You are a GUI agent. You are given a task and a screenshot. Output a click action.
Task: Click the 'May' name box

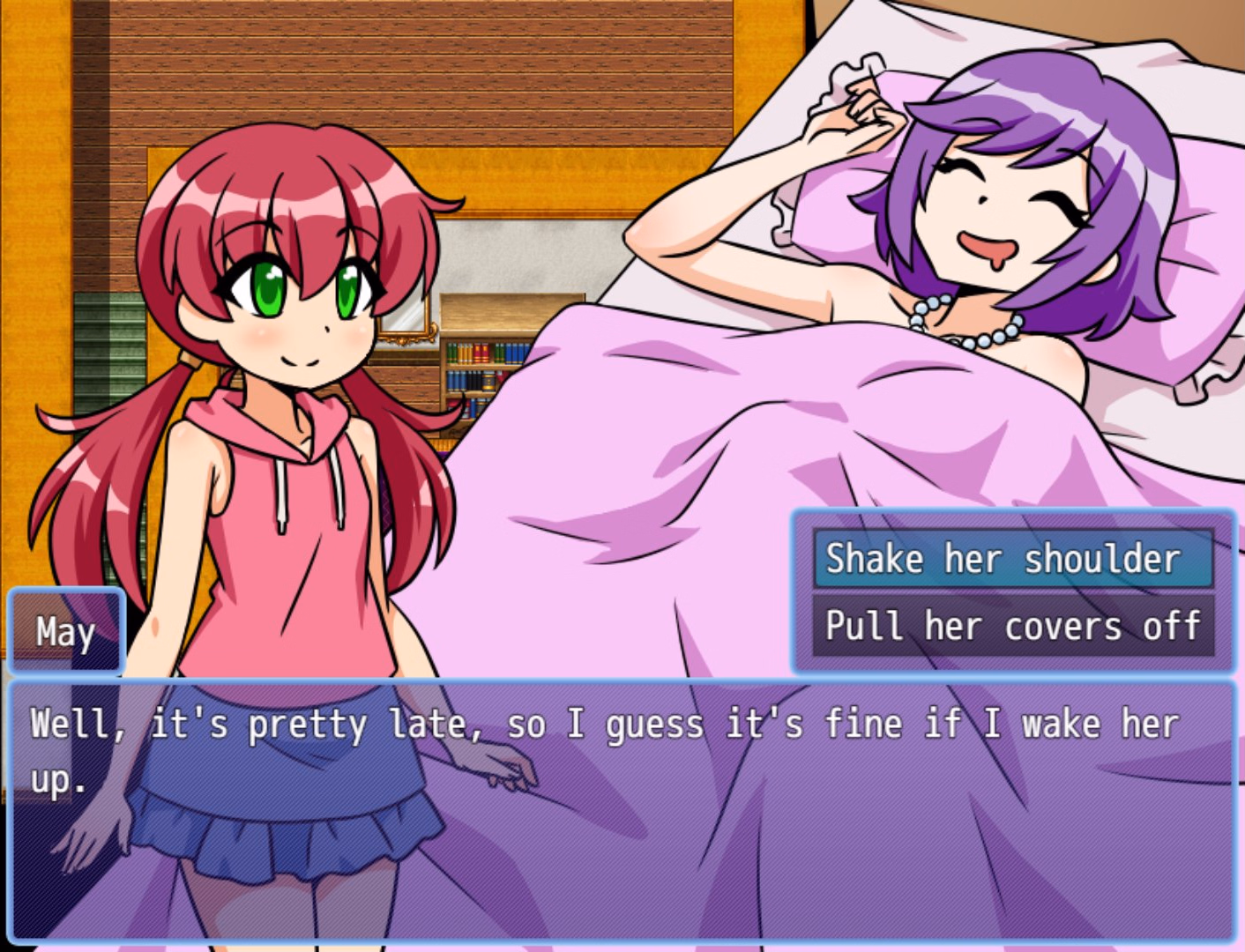tap(65, 631)
